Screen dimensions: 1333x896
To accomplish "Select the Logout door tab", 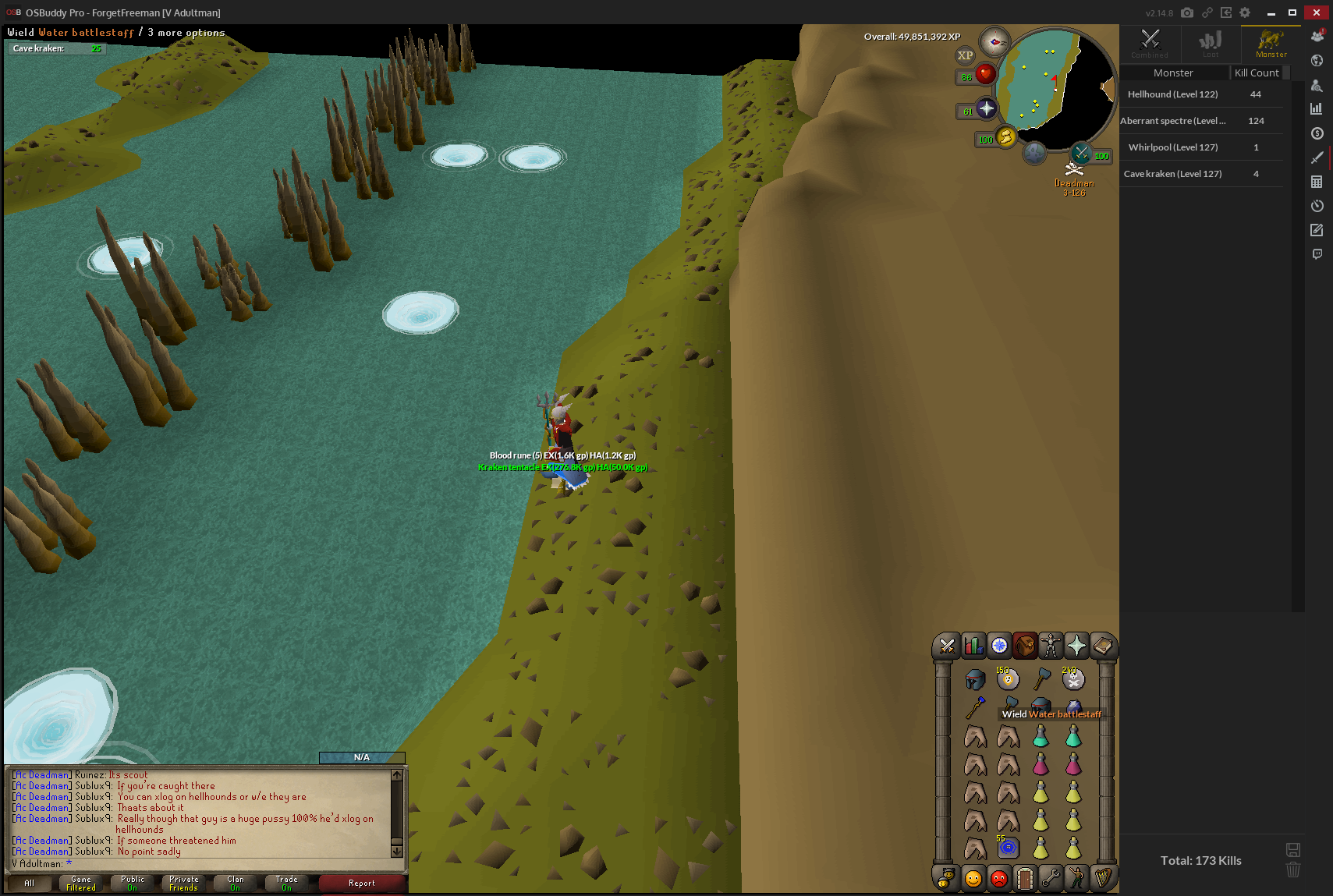I will click(1025, 879).
